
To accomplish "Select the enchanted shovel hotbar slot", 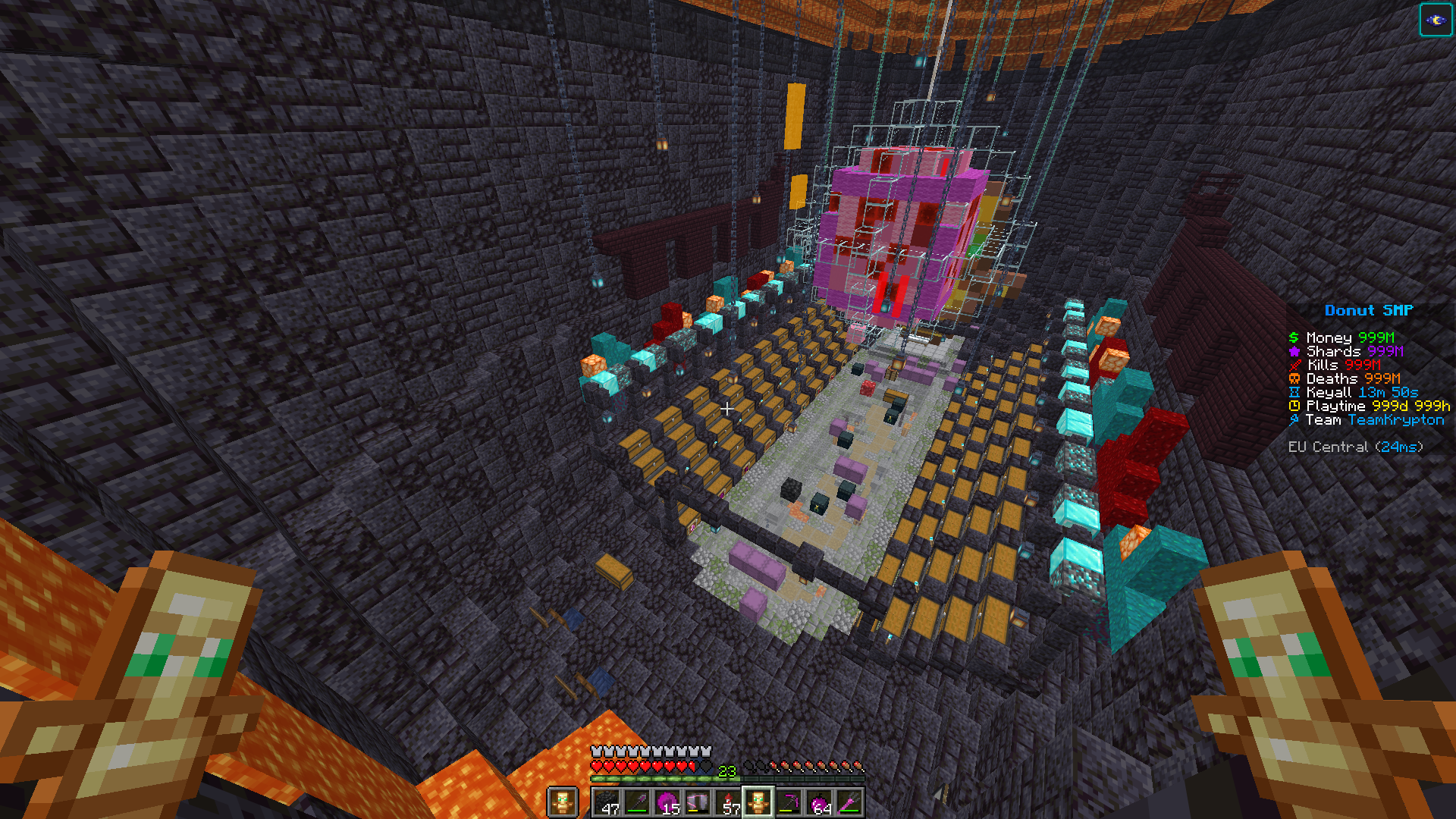I will coord(637,802).
